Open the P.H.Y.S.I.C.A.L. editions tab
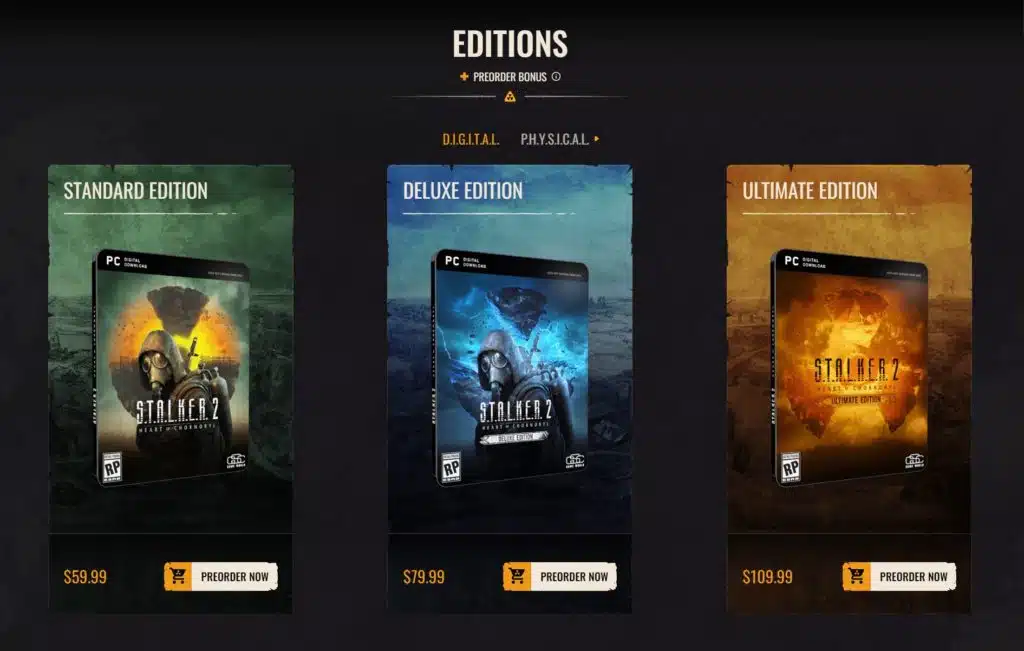This screenshot has height=651, width=1024. pos(555,139)
